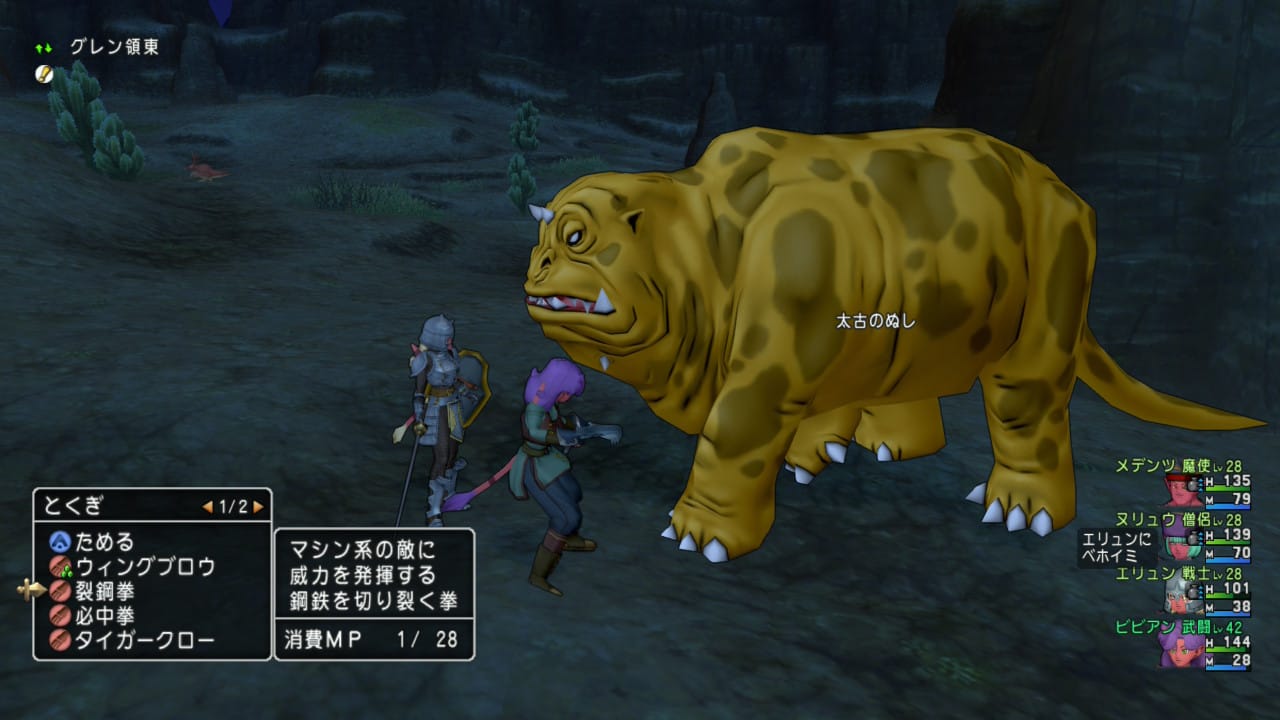Click the yellow selection arrow cursor
This screenshot has width=1280, height=720.
pos(33,589)
